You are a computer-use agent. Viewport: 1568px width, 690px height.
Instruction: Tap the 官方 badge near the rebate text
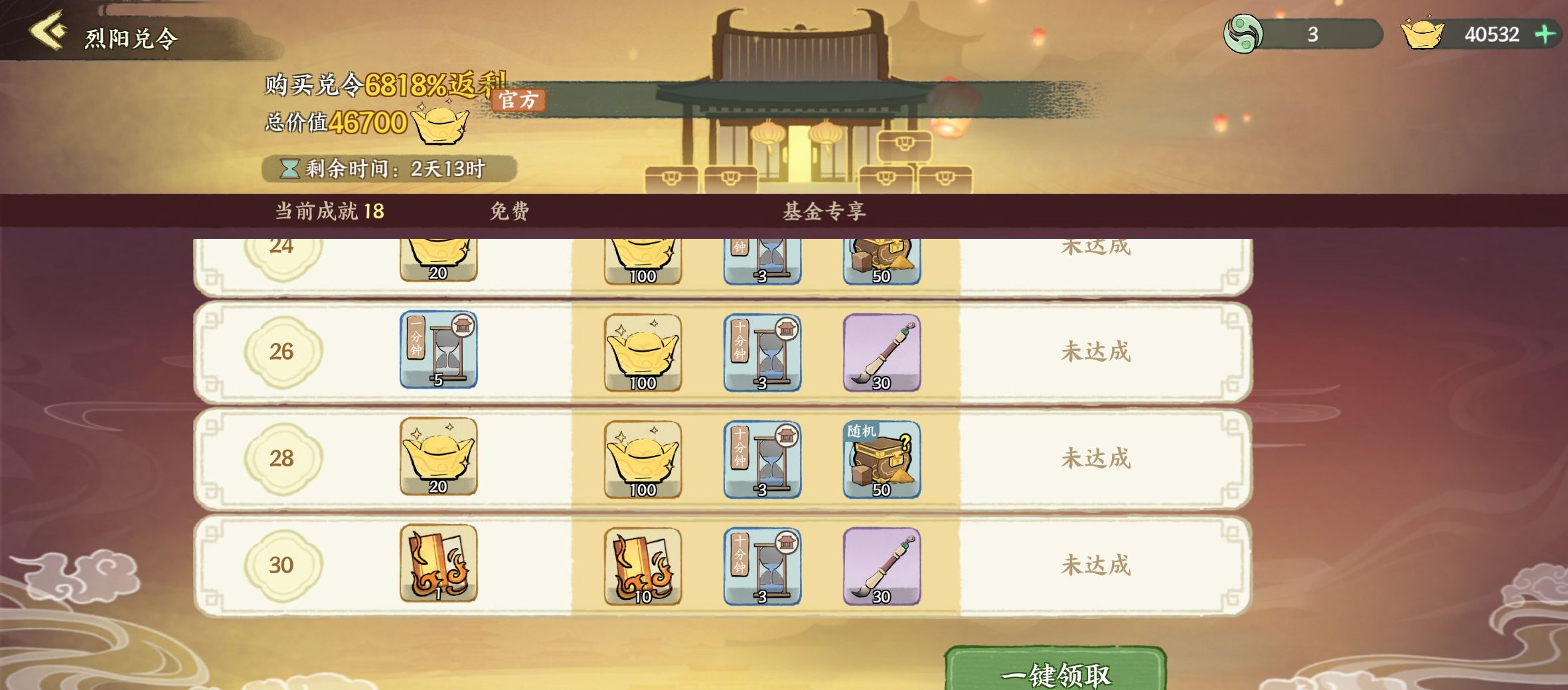coord(518,100)
